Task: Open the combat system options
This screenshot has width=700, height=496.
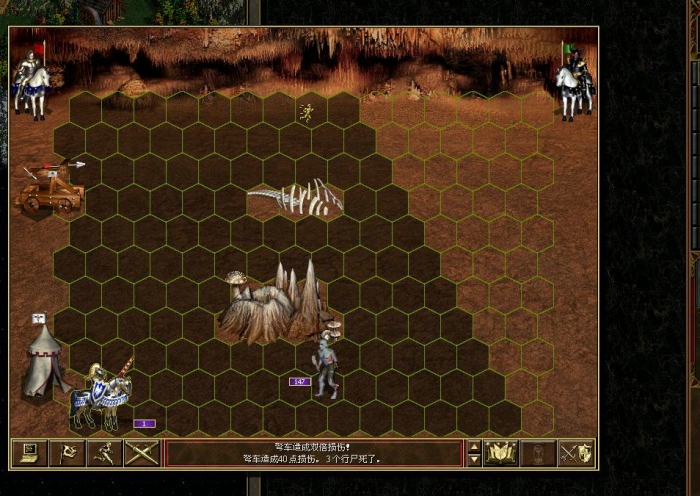Action: [28, 453]
